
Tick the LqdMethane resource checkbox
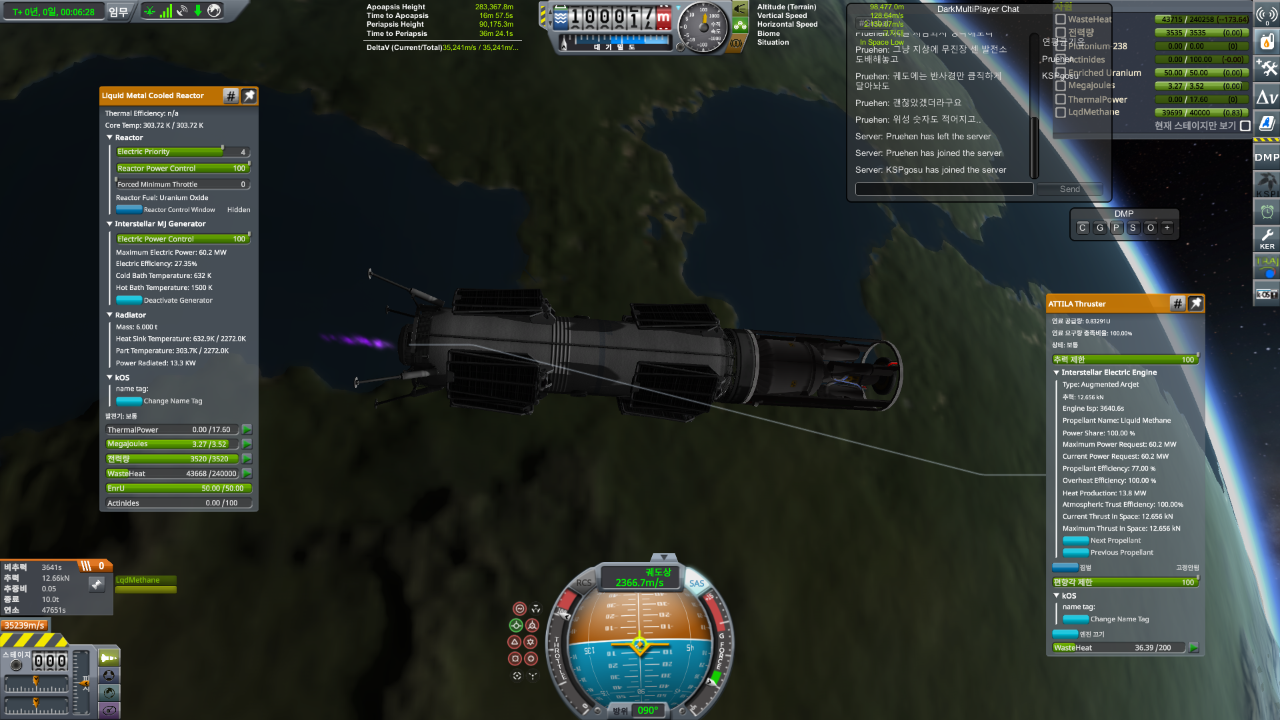click(1061, 113)
